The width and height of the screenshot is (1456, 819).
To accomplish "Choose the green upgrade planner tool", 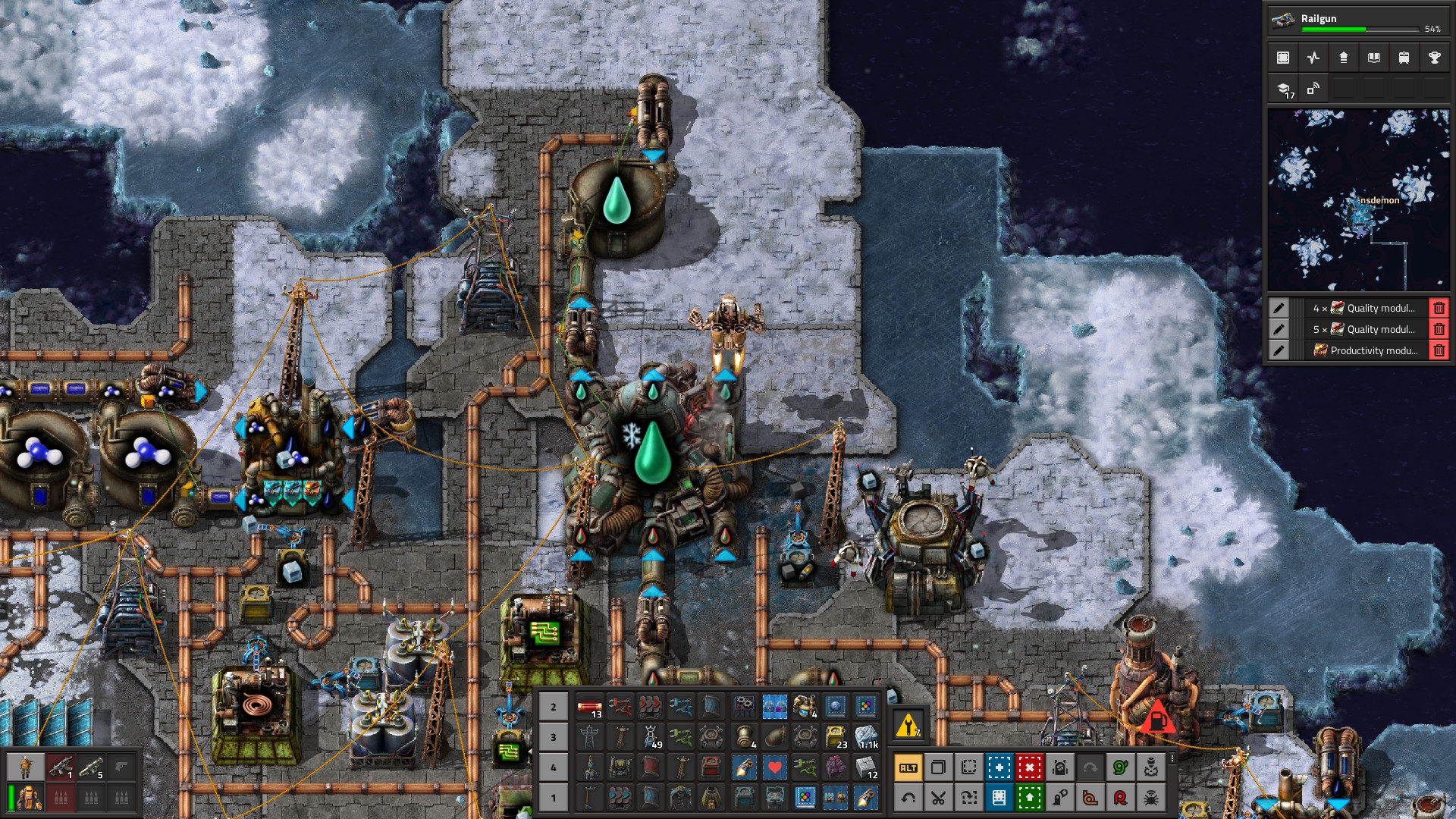I will pos(1029,798).
